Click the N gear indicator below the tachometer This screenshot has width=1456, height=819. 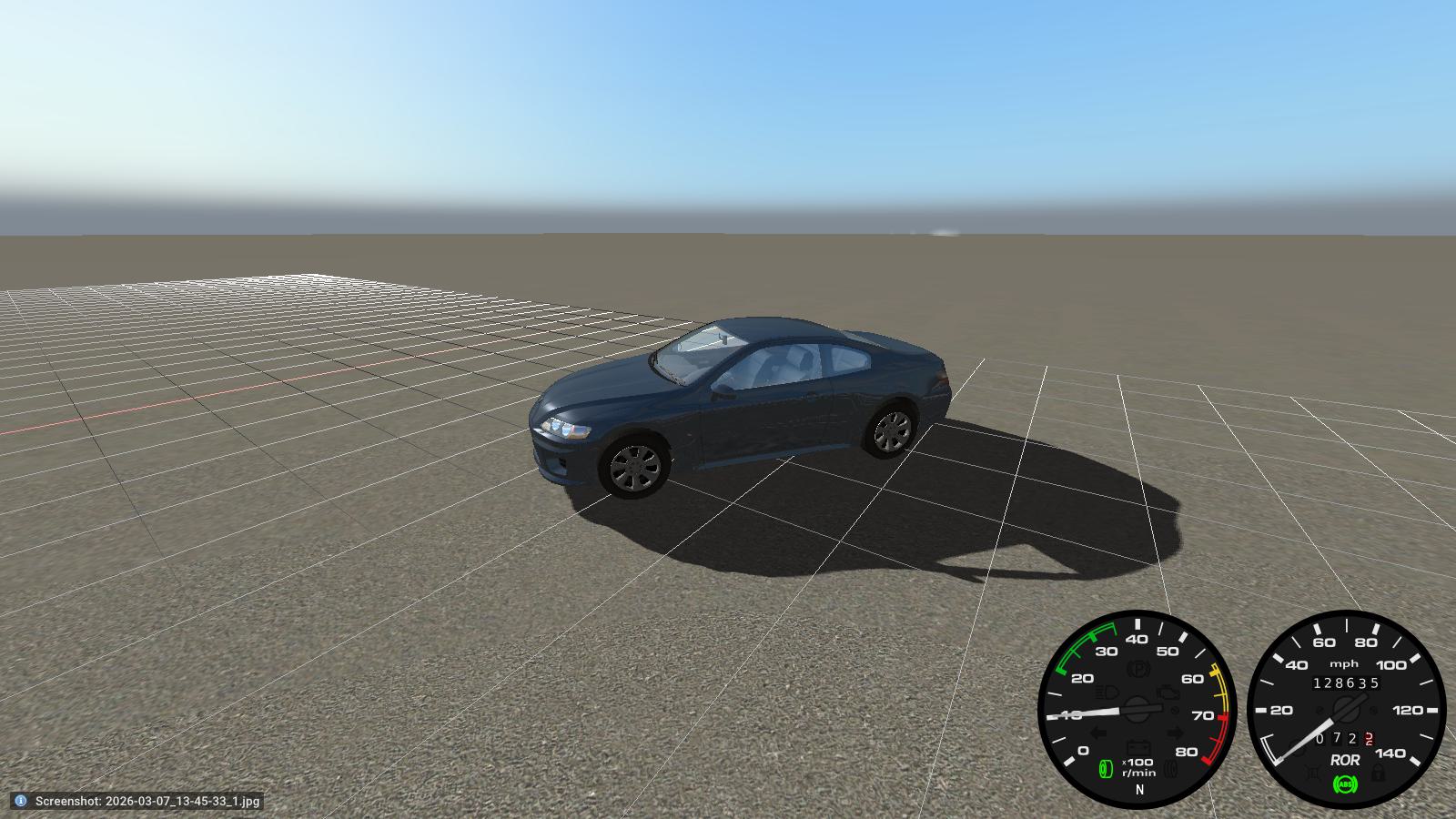pos(1139,790)
